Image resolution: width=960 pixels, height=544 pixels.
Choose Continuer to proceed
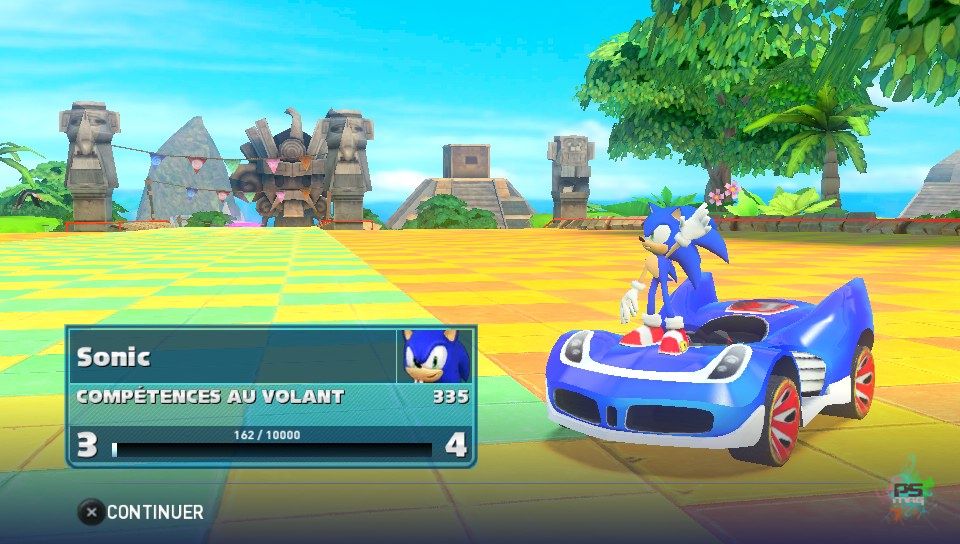pyautogui.click(x=142, y=512)
